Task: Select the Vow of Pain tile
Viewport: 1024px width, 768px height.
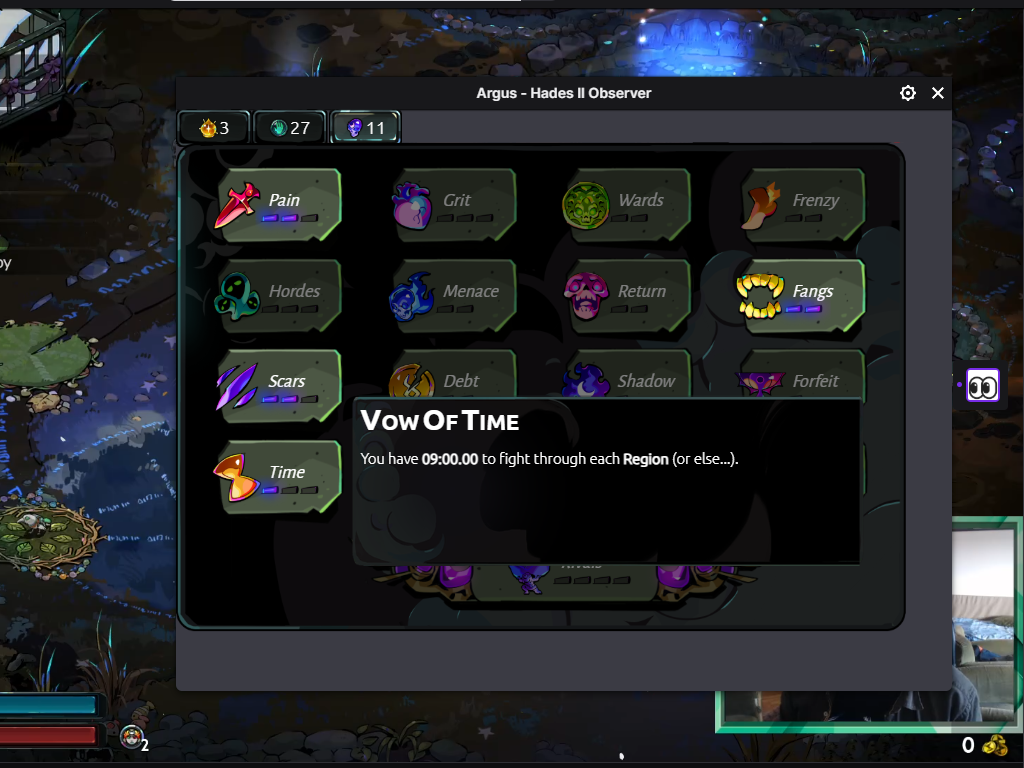Action: 279,205
